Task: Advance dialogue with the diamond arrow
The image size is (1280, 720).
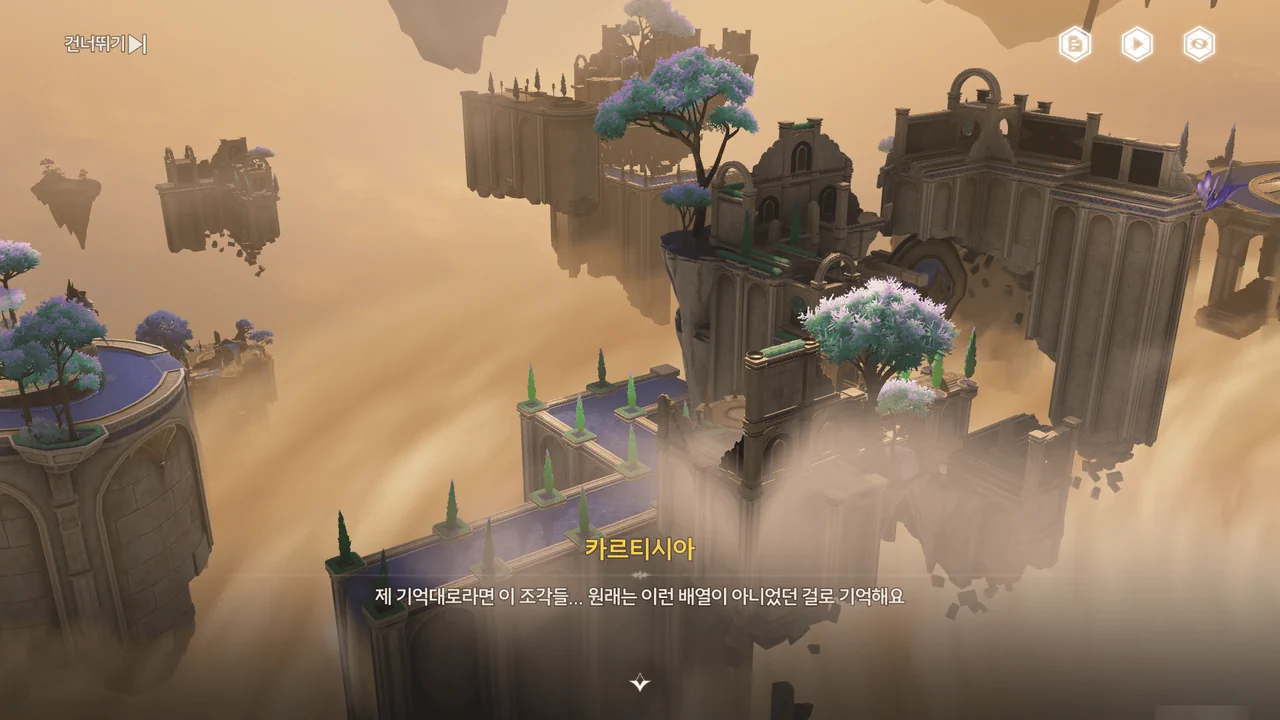Action: [640, 683]
